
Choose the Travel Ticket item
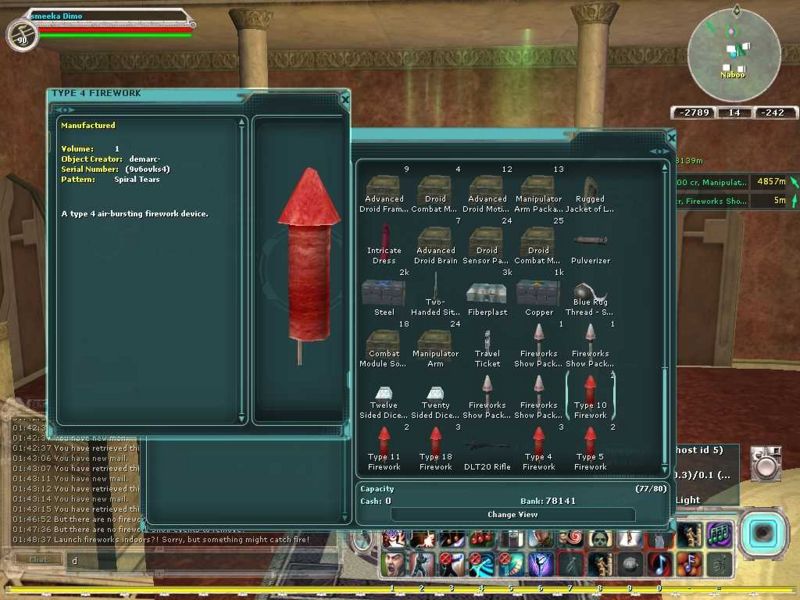point(487,344)
